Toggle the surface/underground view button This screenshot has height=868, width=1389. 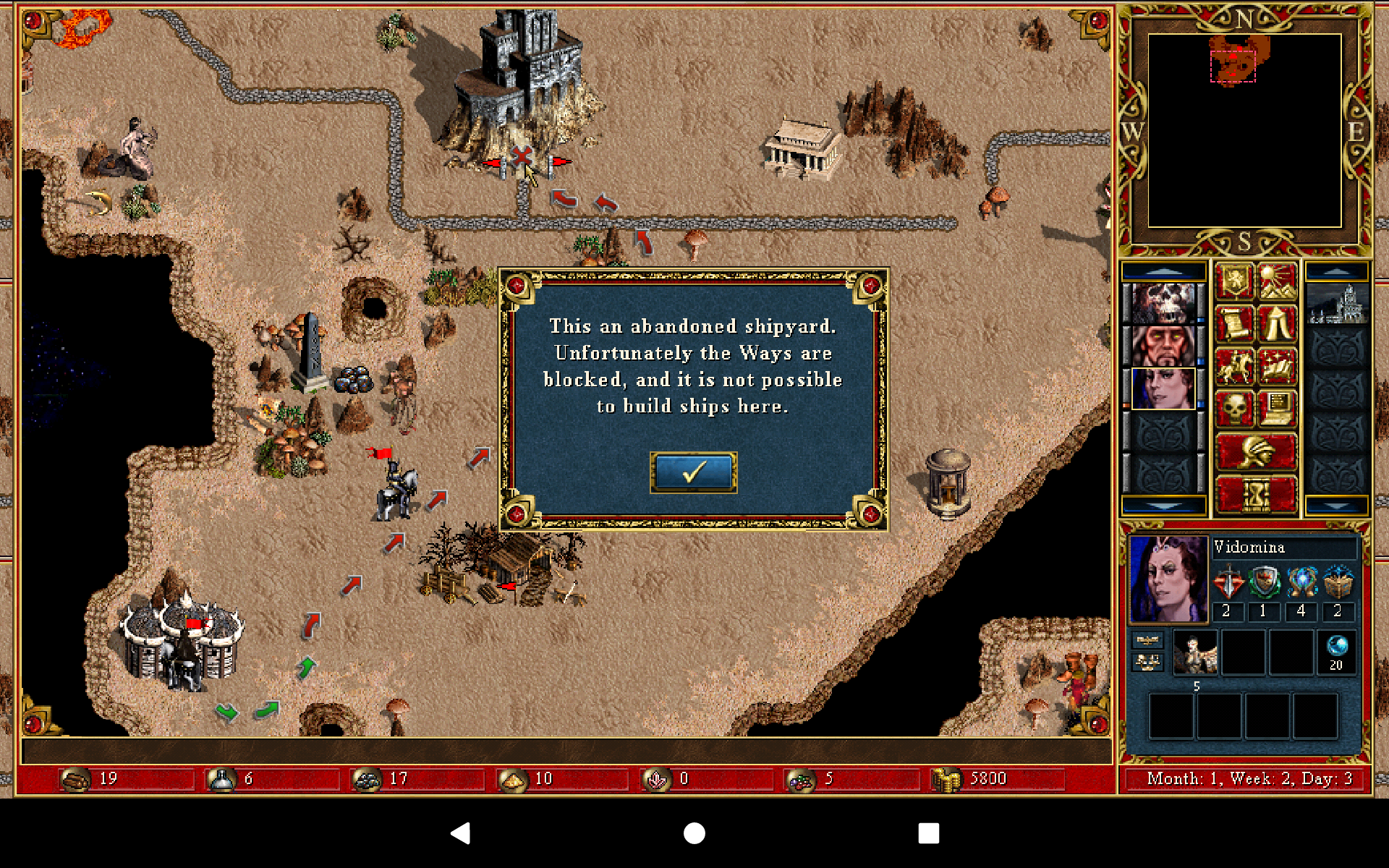coord(1277,281)
